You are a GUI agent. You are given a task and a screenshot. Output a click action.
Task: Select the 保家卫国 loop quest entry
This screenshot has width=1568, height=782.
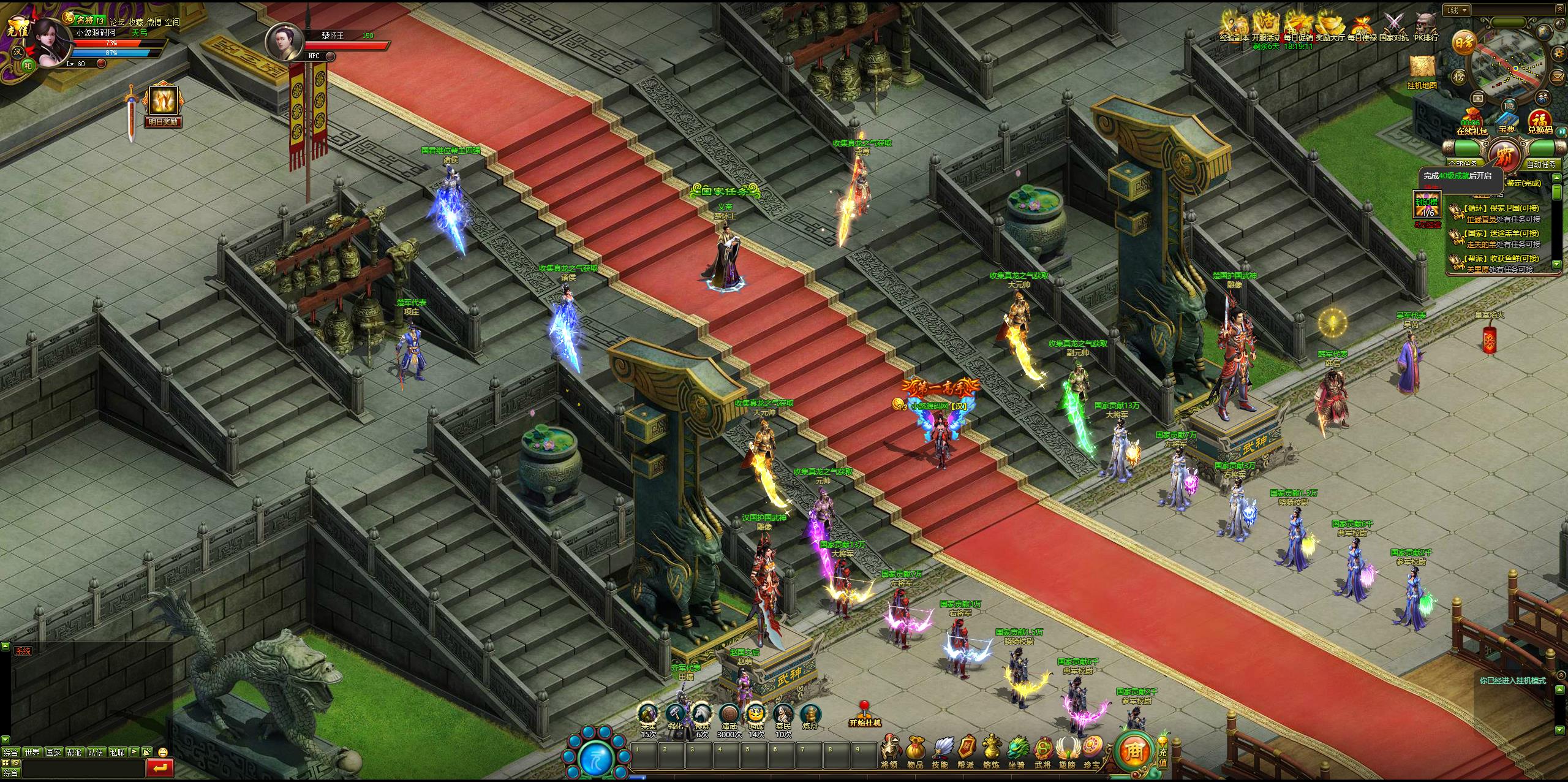1499,208
